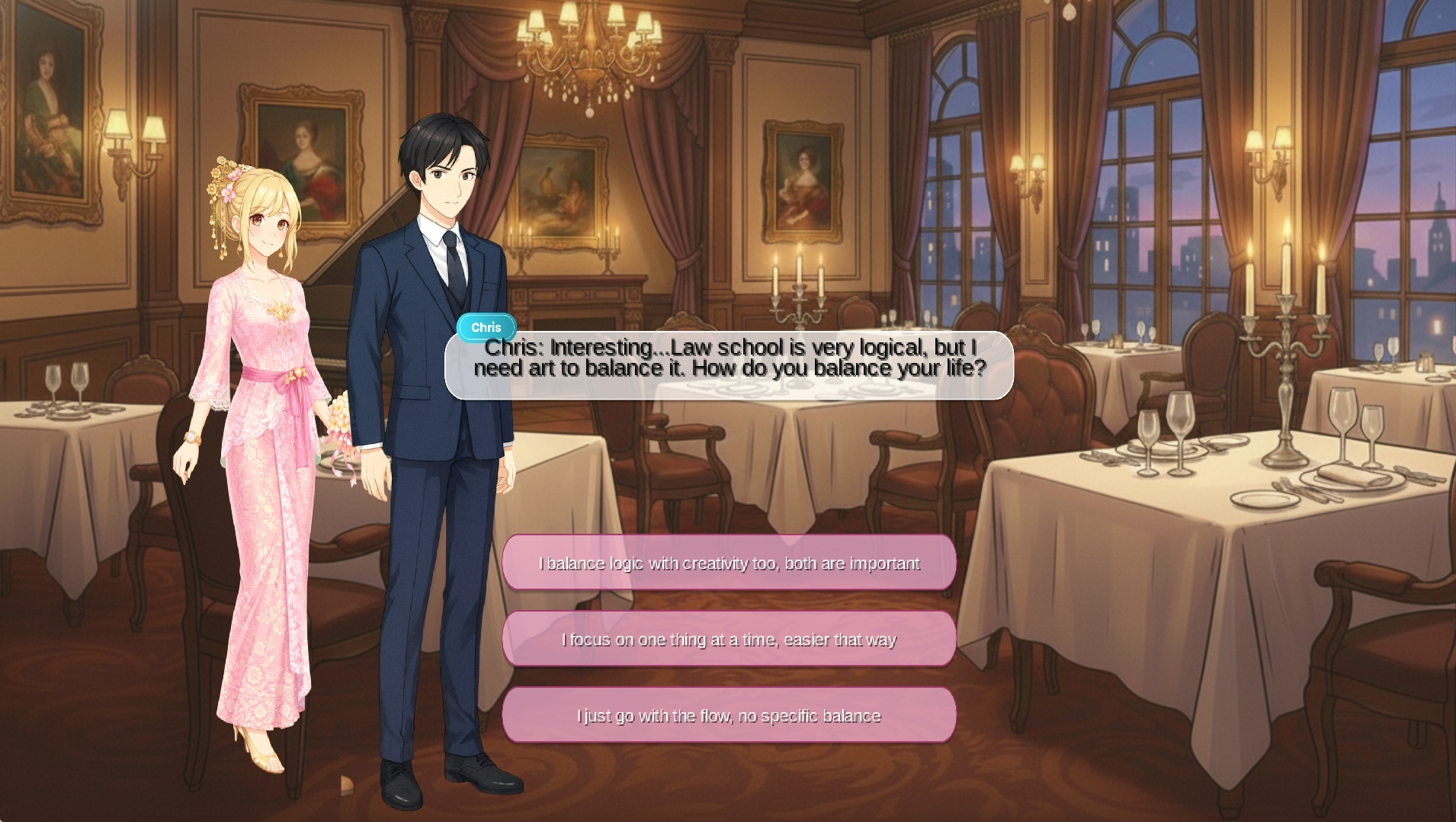
Task: Select "I focus on one thing at a time" option
Action: pyautogui.click(x=729, y=639)
